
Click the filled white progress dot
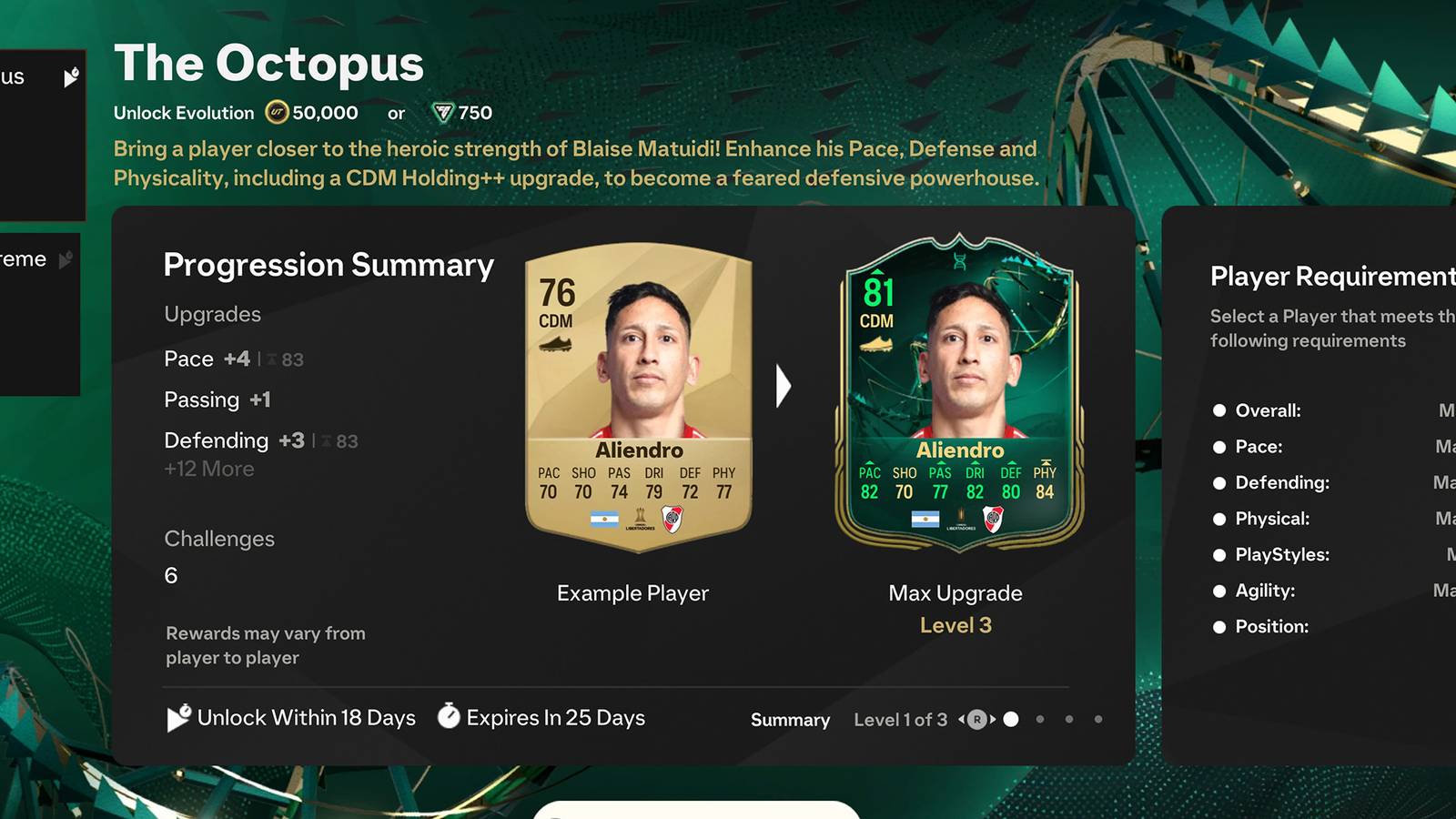(x=1011, y=719)
